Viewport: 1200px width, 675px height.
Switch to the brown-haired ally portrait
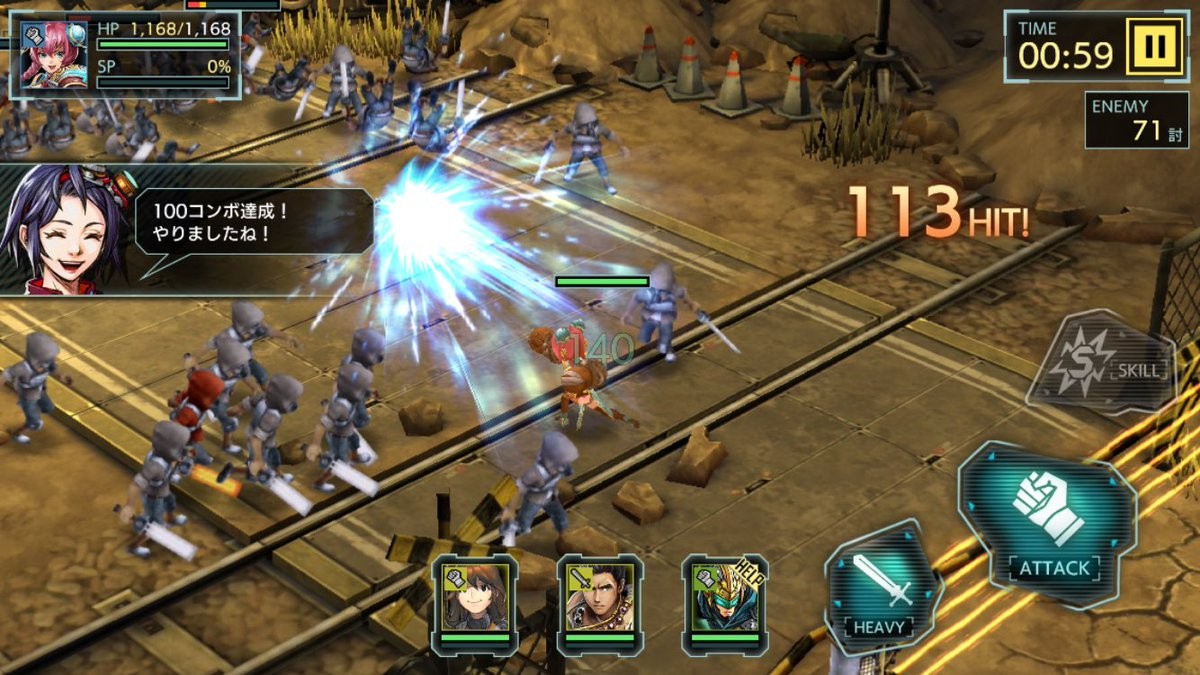click(x=475, y=598)
